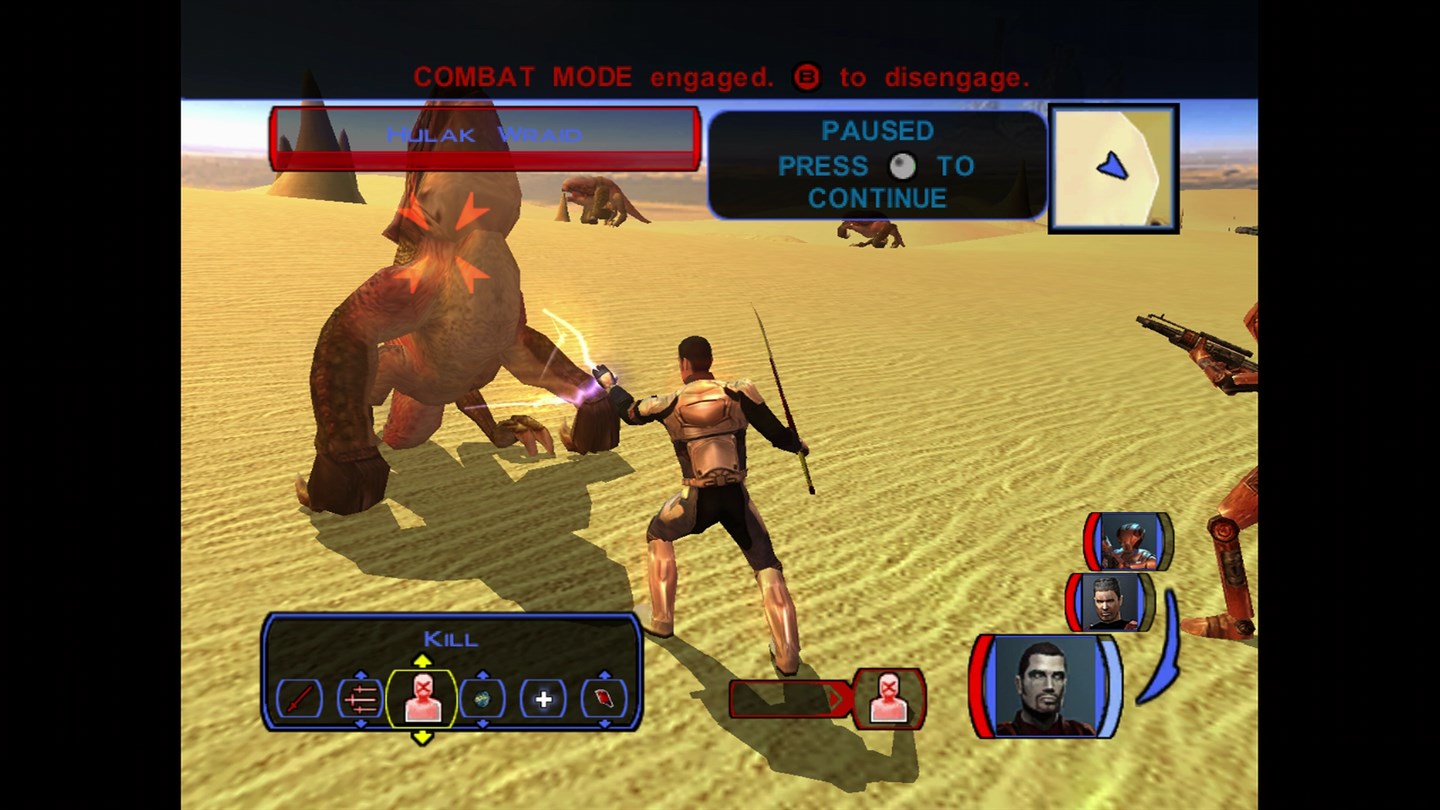The width and height of the screenshot is (1440, 810).
Task: Cycle the Kill slot with the upper yellow arrow
Action: (x=422, y=660)
